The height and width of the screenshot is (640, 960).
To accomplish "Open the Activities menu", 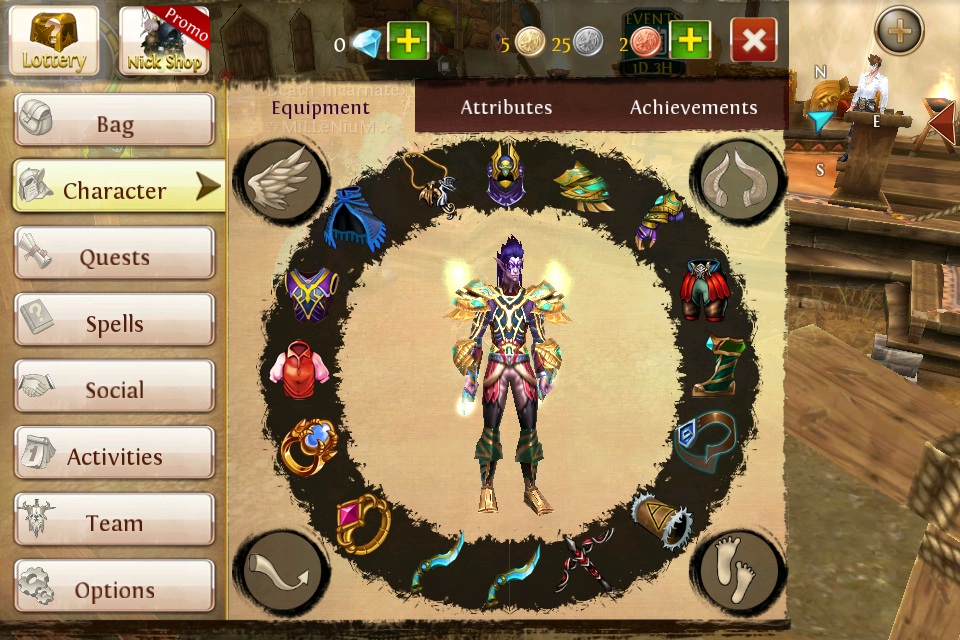I will (x=114, y=457).
